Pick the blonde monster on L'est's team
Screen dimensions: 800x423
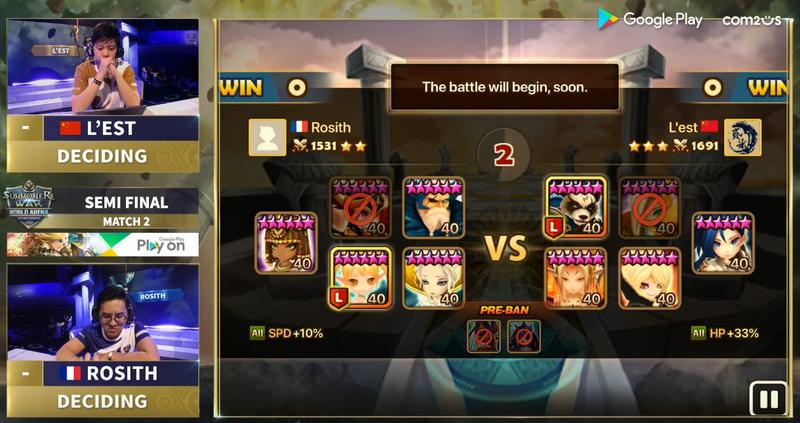[x=649, y=278]
